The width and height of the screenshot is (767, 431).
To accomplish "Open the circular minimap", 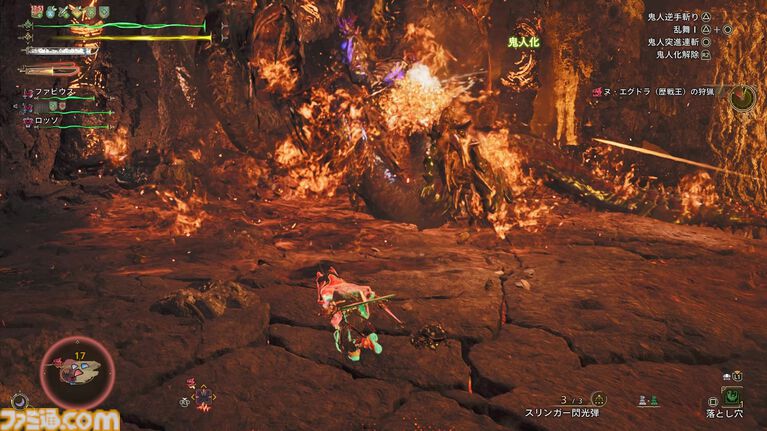I will (x=78, y=373).
